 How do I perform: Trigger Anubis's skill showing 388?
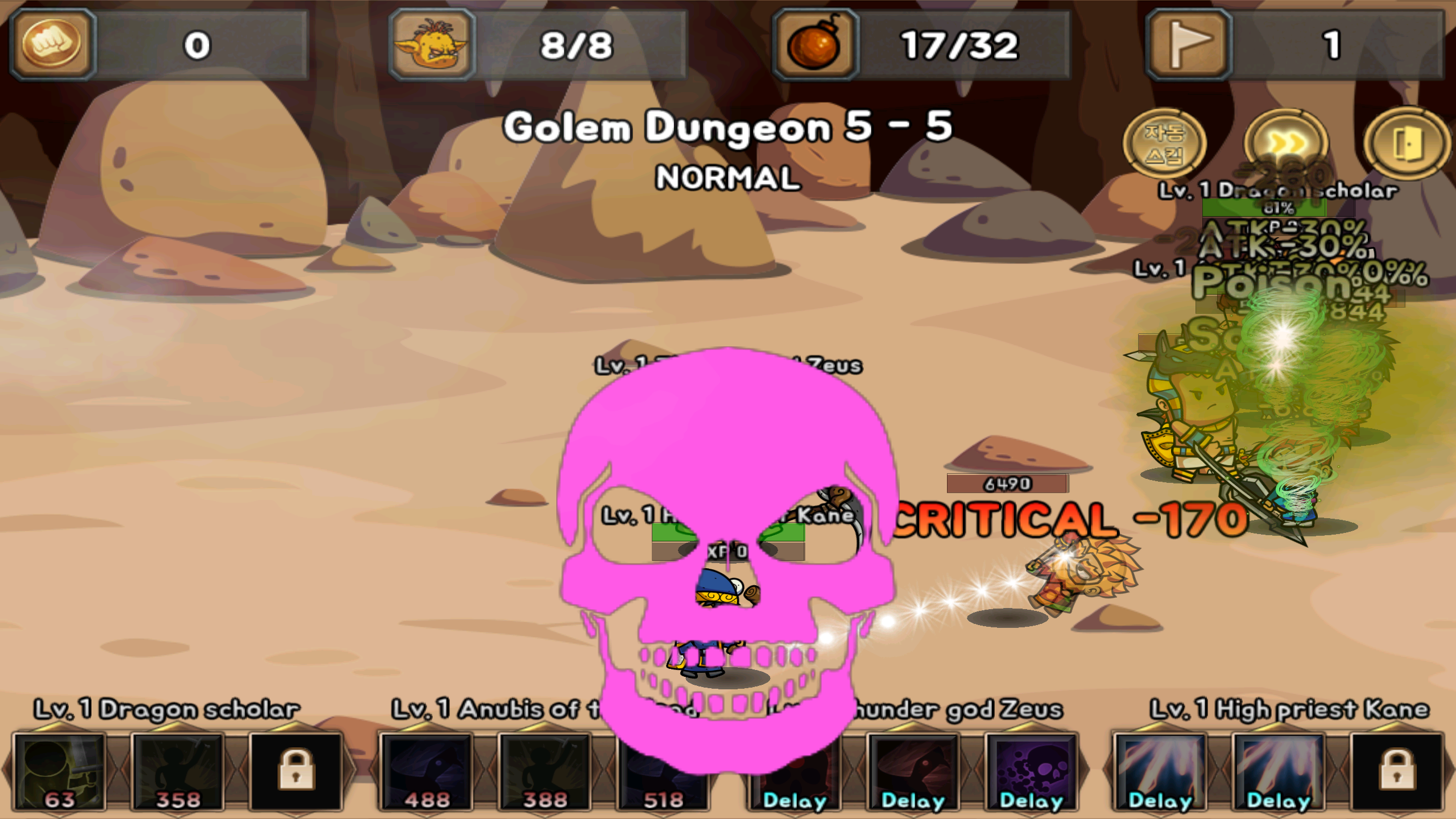[545, 772]
